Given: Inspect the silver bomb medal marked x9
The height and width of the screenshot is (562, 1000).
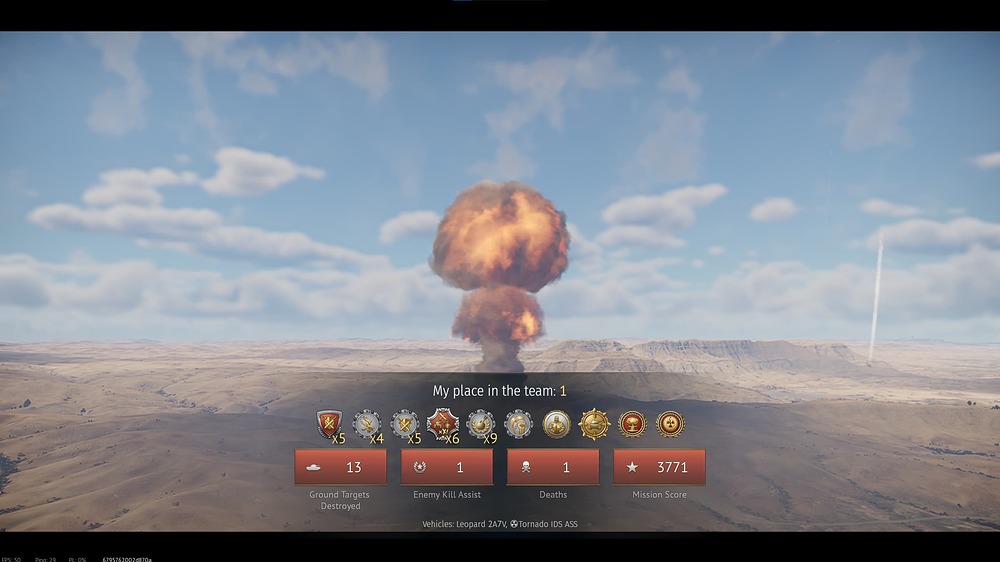Looking at the screenshot, I should pos(480,424).
